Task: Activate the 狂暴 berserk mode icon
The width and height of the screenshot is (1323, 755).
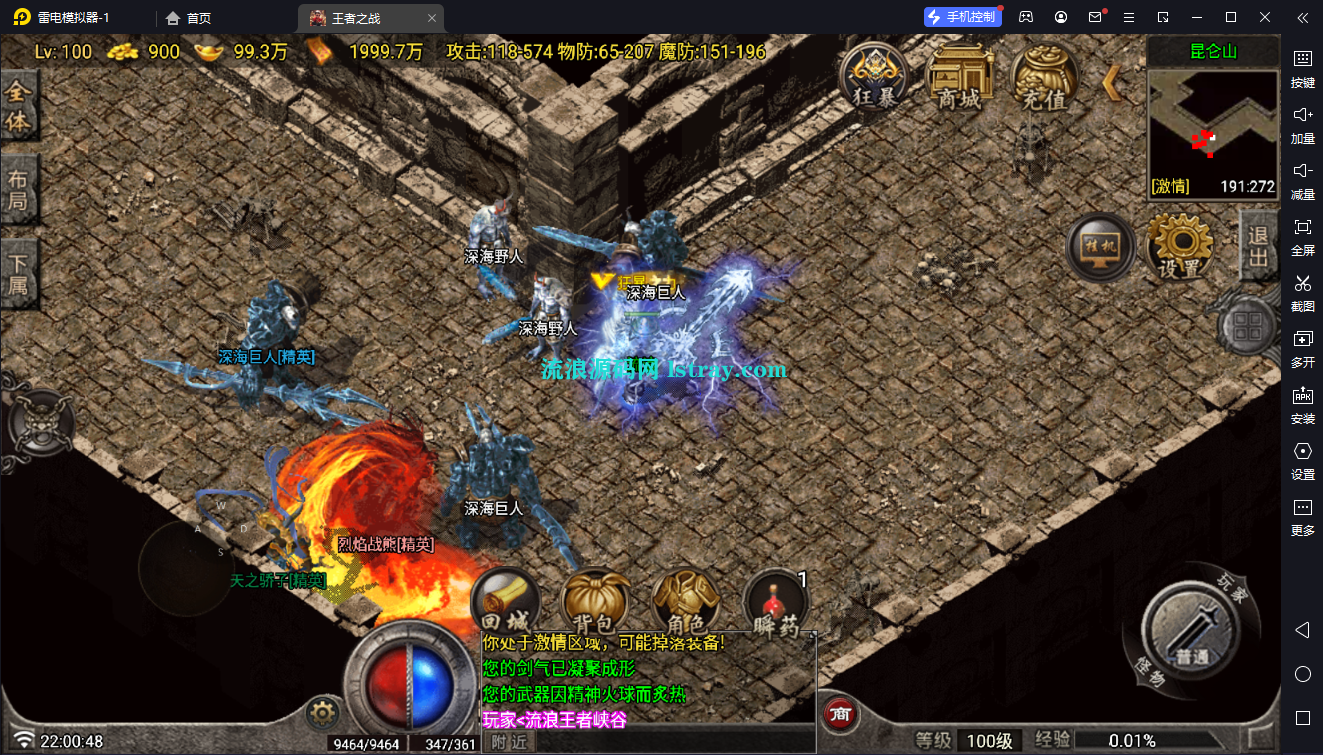Action: tap(873, 76)
